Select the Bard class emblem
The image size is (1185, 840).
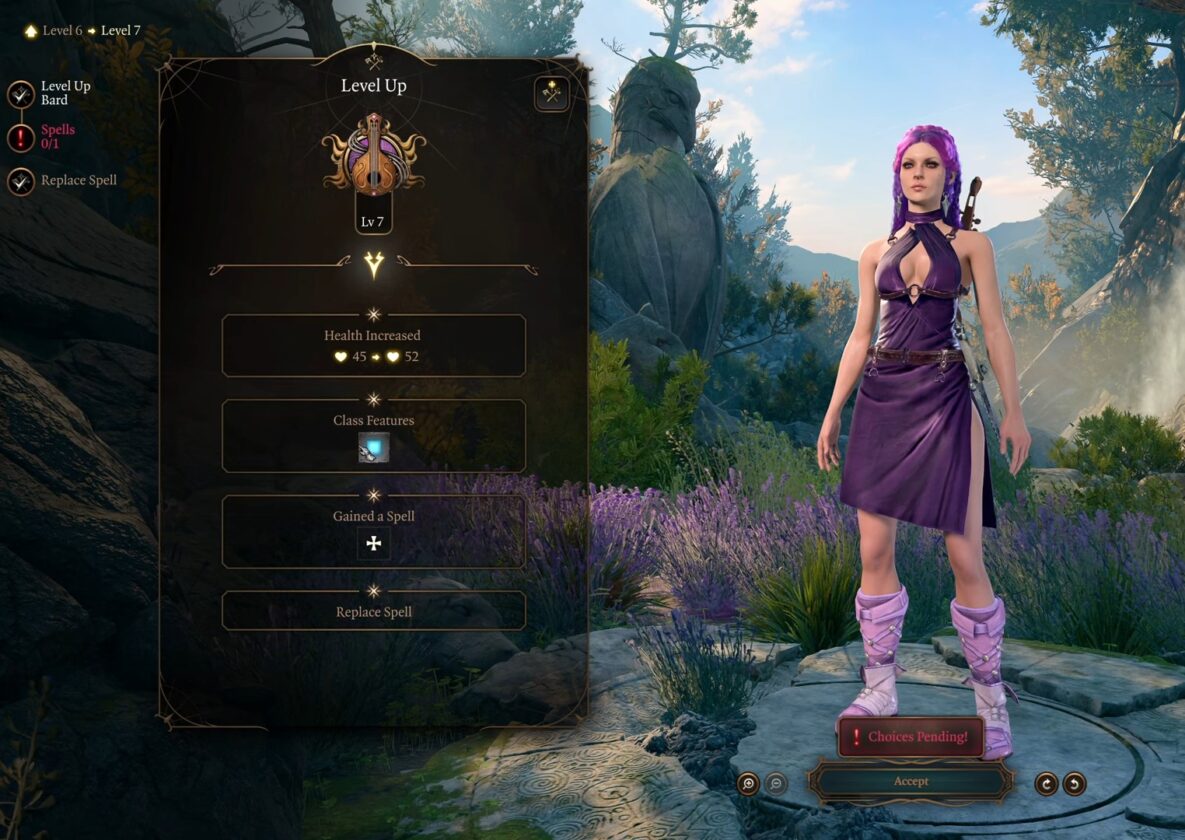pos(374,154)
